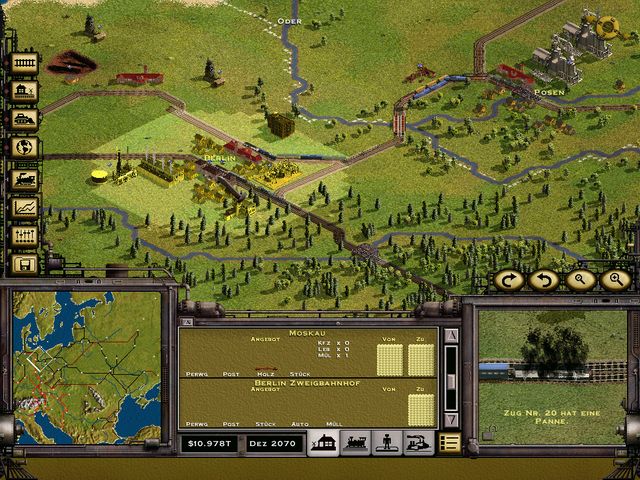The height and width of the screenshot is (480, 640).
Task: Open the bulldoze tool button
Action: pyautogui.click(x=24, y=119)
